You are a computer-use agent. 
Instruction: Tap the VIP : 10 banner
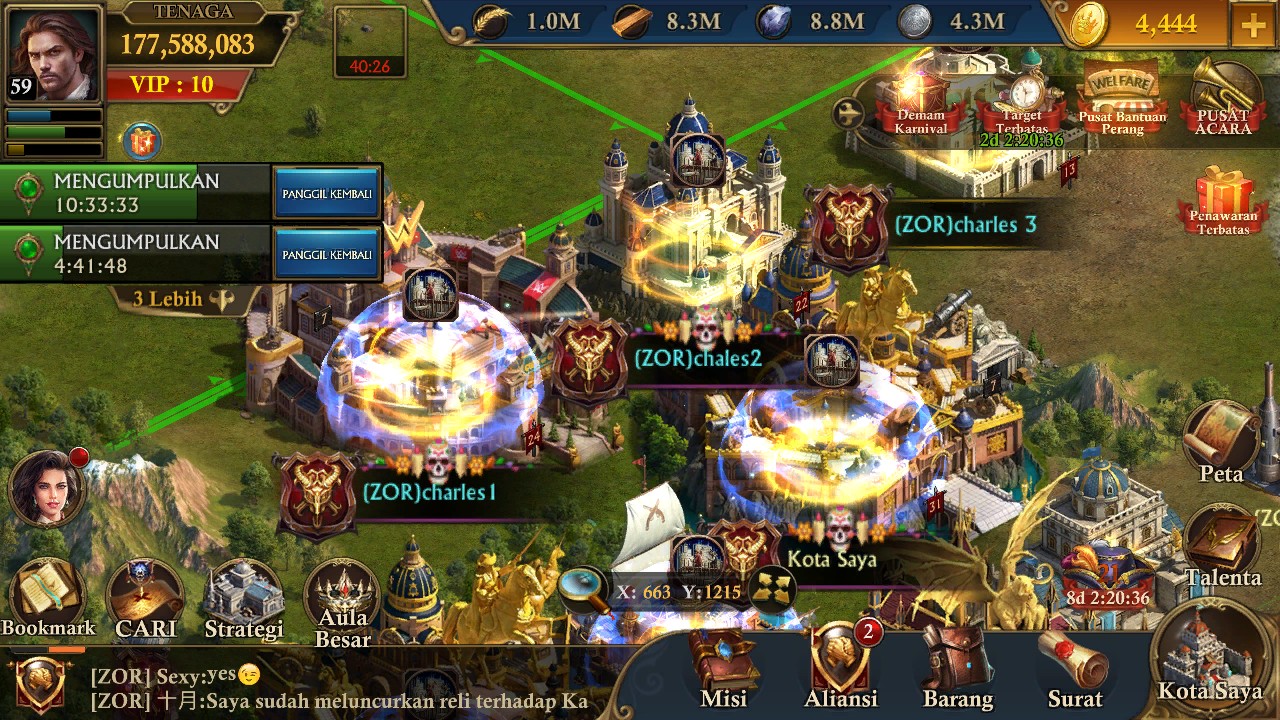(174, 84)
